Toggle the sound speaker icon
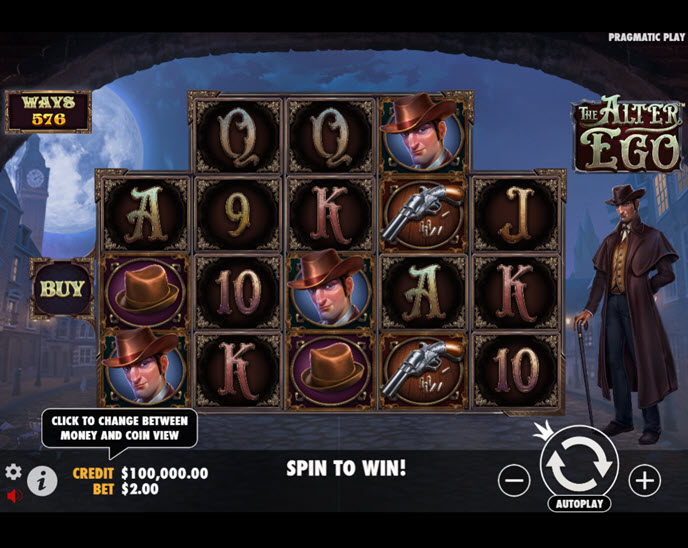The width and height of the screenshot is (688, 548). point(14,495)
